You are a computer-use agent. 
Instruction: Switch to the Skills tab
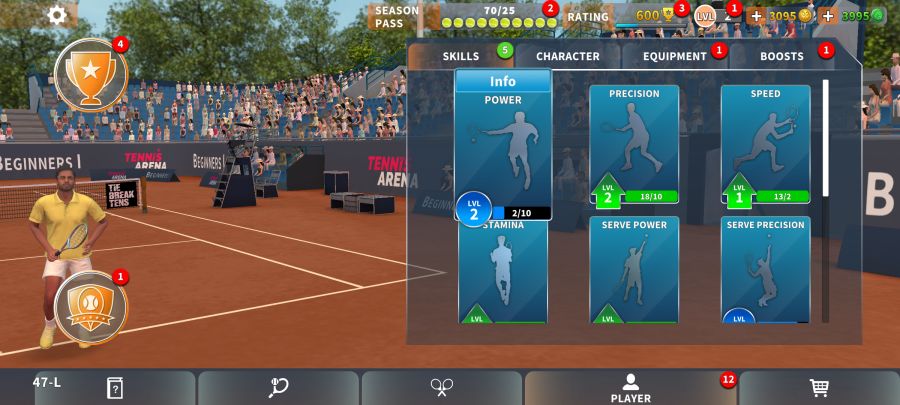[x=461, y=57]
